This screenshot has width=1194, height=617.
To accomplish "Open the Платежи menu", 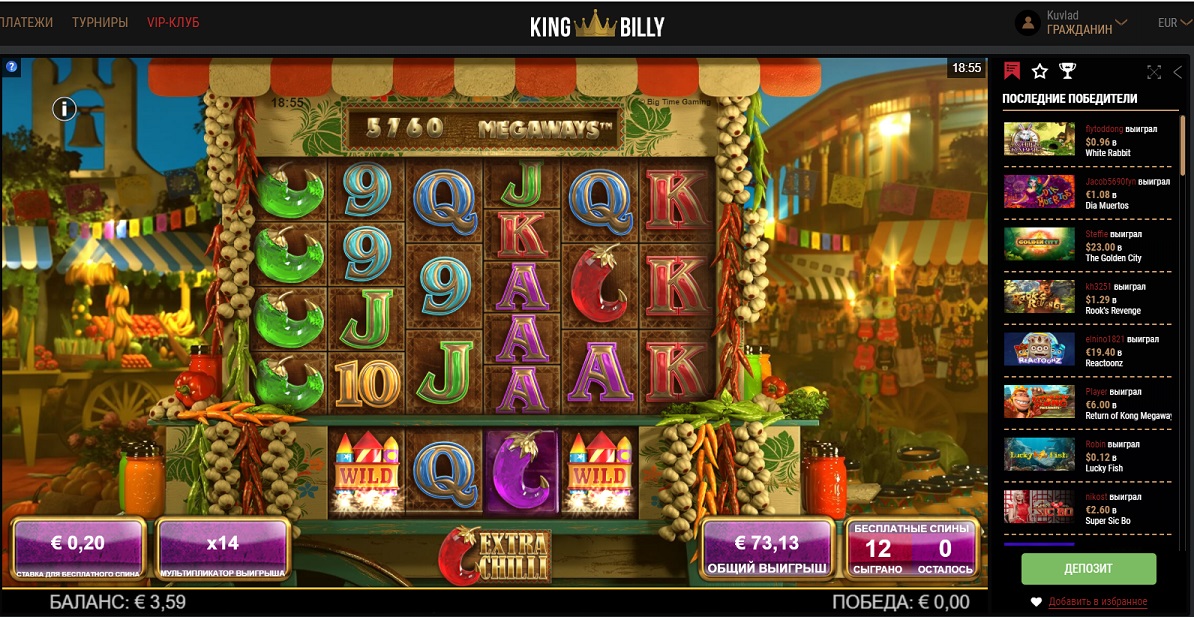I will [26, 22].
